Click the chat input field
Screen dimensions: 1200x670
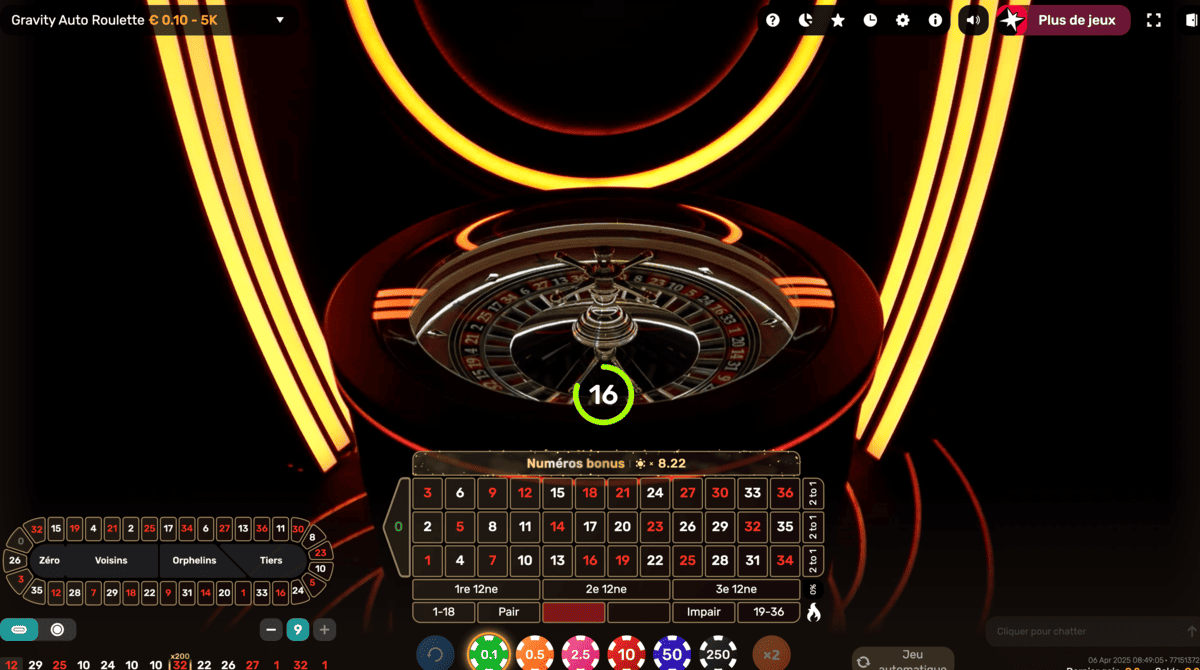click(1085, 632)
